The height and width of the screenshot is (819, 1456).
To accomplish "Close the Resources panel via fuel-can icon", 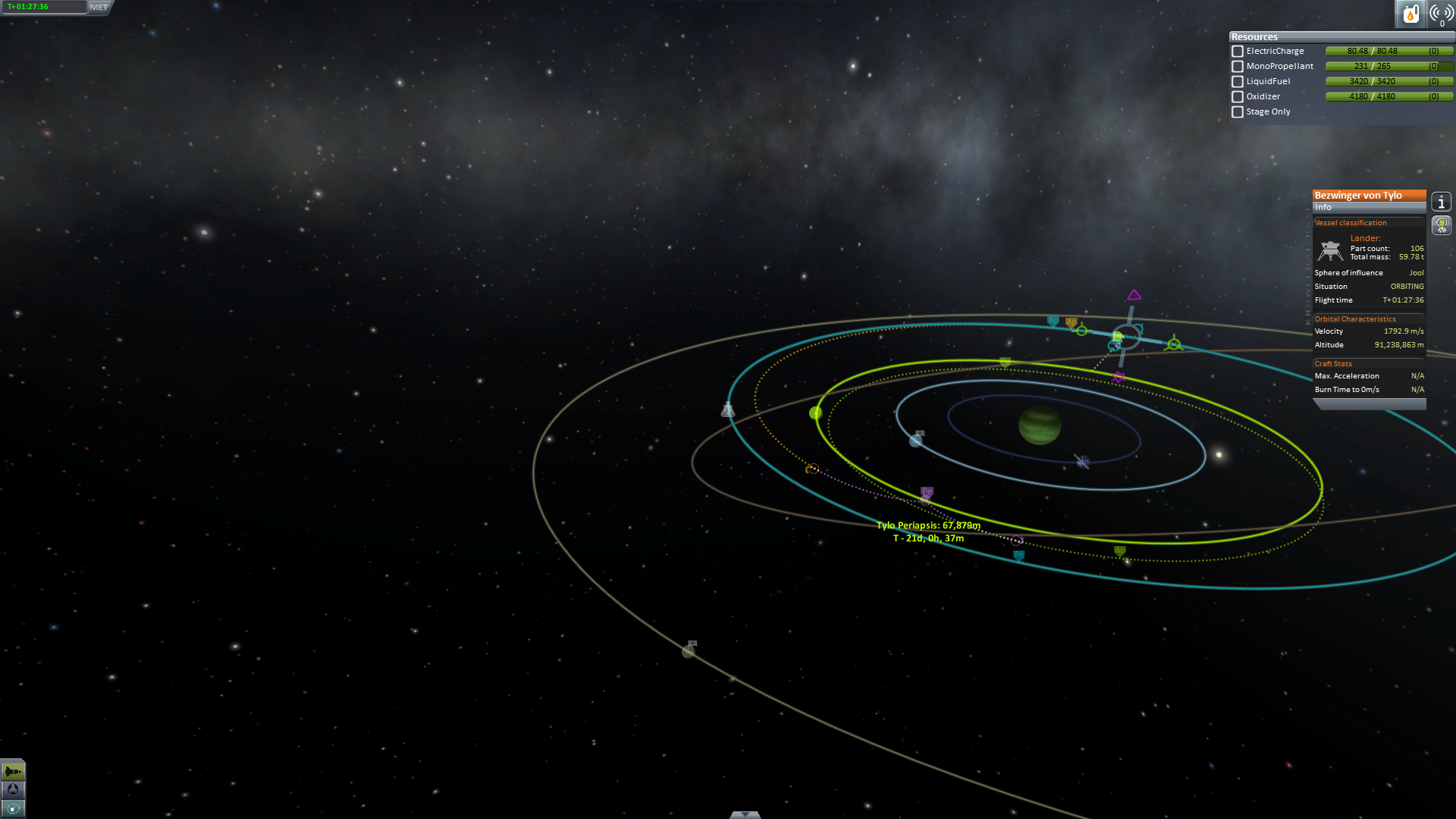I will [x=1410, y=14].
